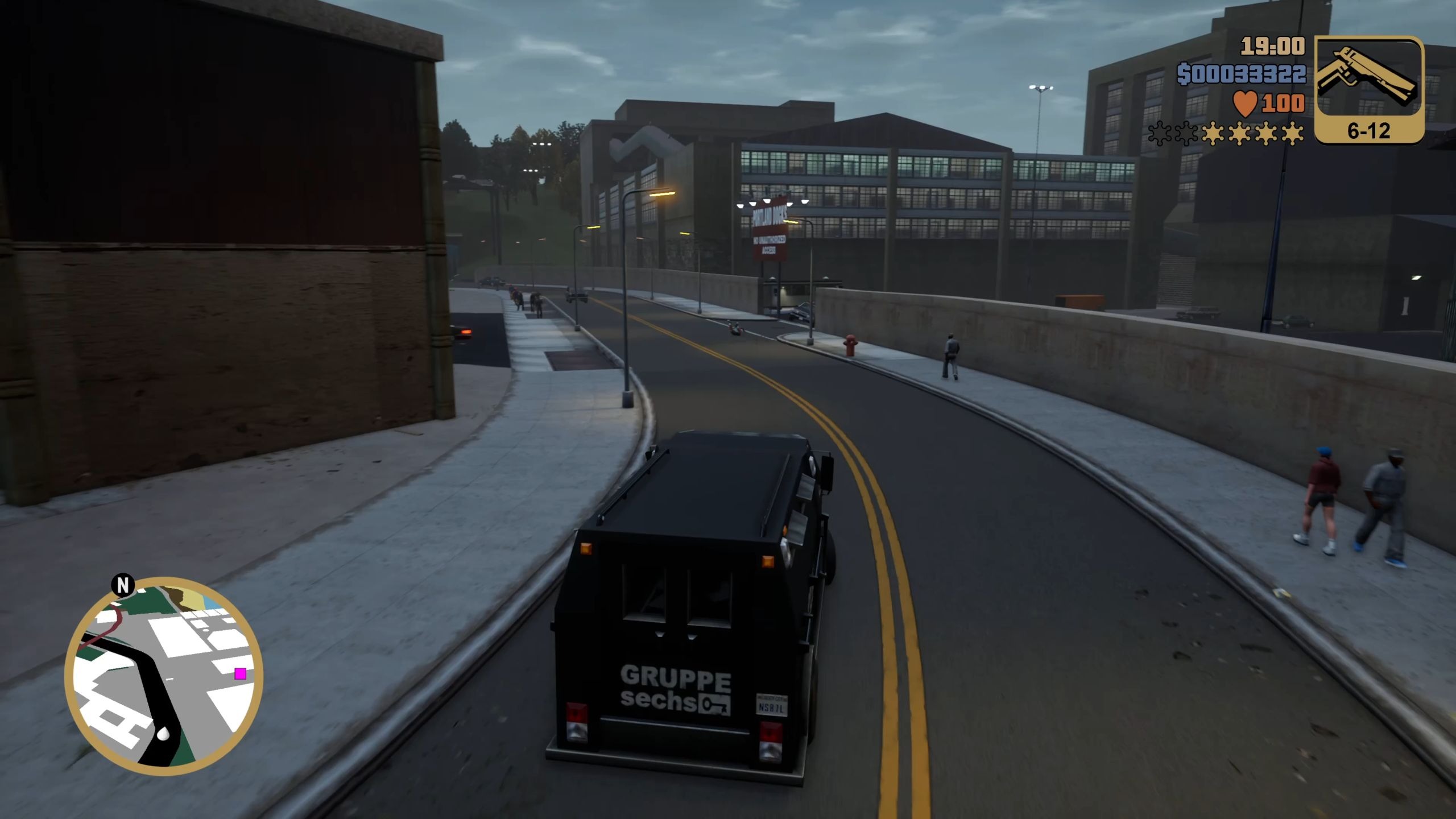
Task: Open the circular minimap
Action: tap(164, 676)
